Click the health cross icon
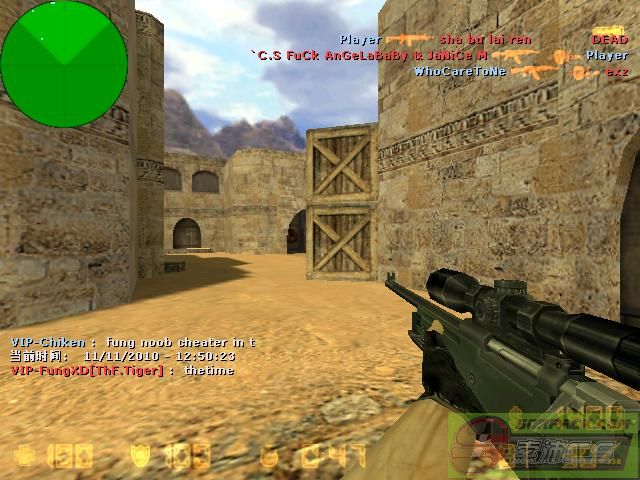Image resolution: width=640 pixels, height=480 pixels. coord(24,456)
